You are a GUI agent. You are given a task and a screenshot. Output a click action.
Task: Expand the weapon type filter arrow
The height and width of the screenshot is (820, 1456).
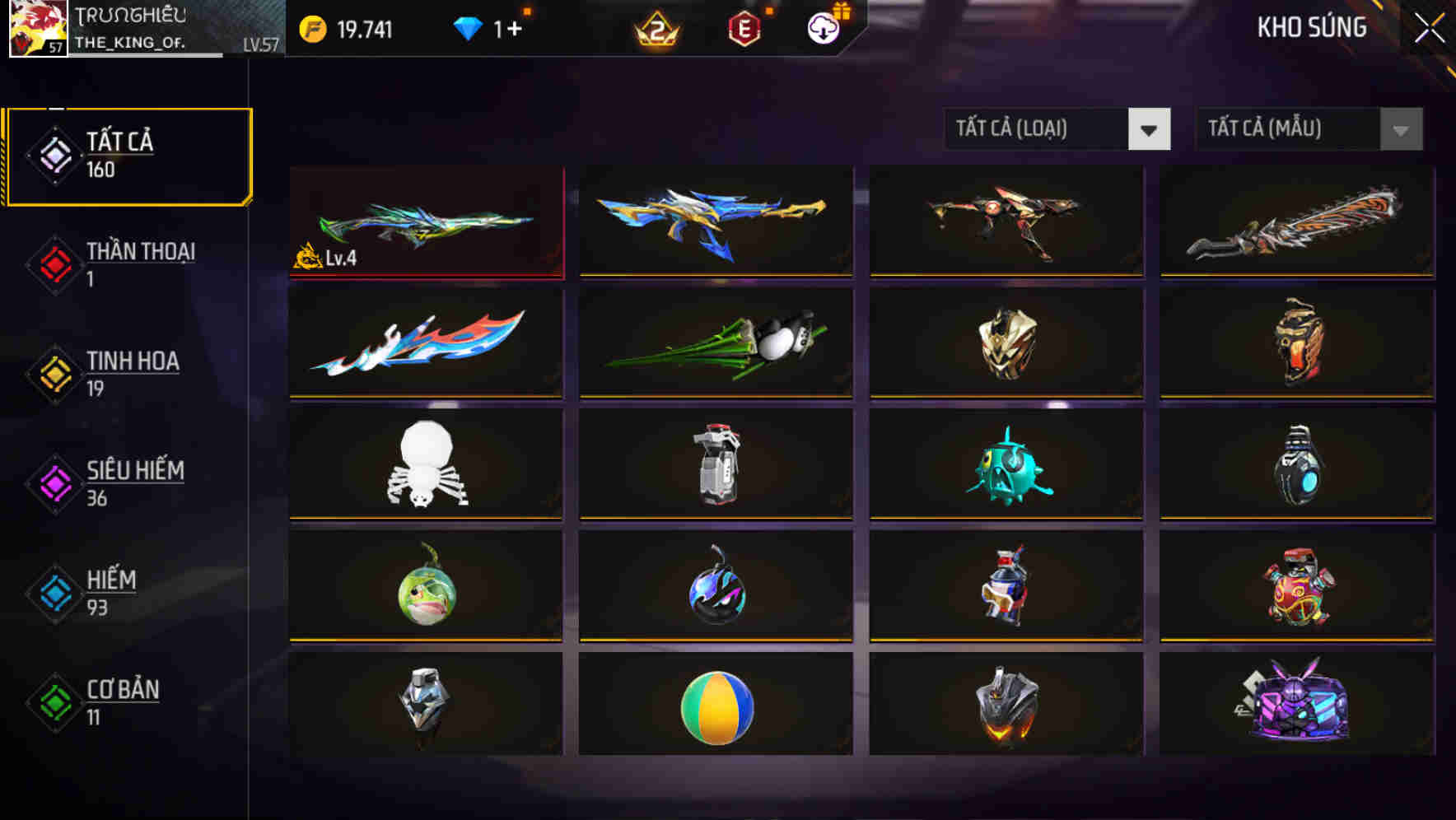click(1150, 129)
